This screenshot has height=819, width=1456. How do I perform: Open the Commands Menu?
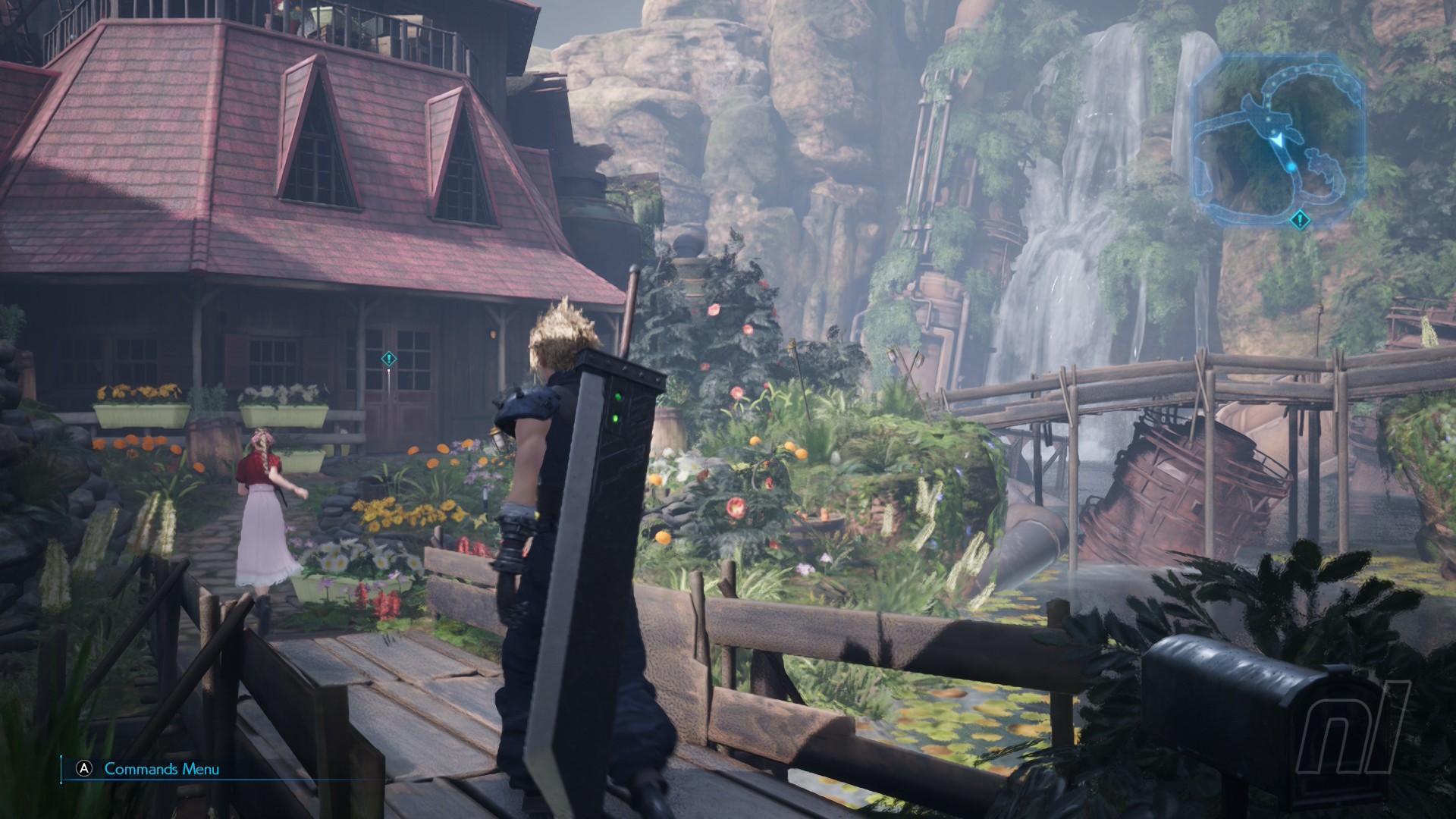tap(151, 769)
